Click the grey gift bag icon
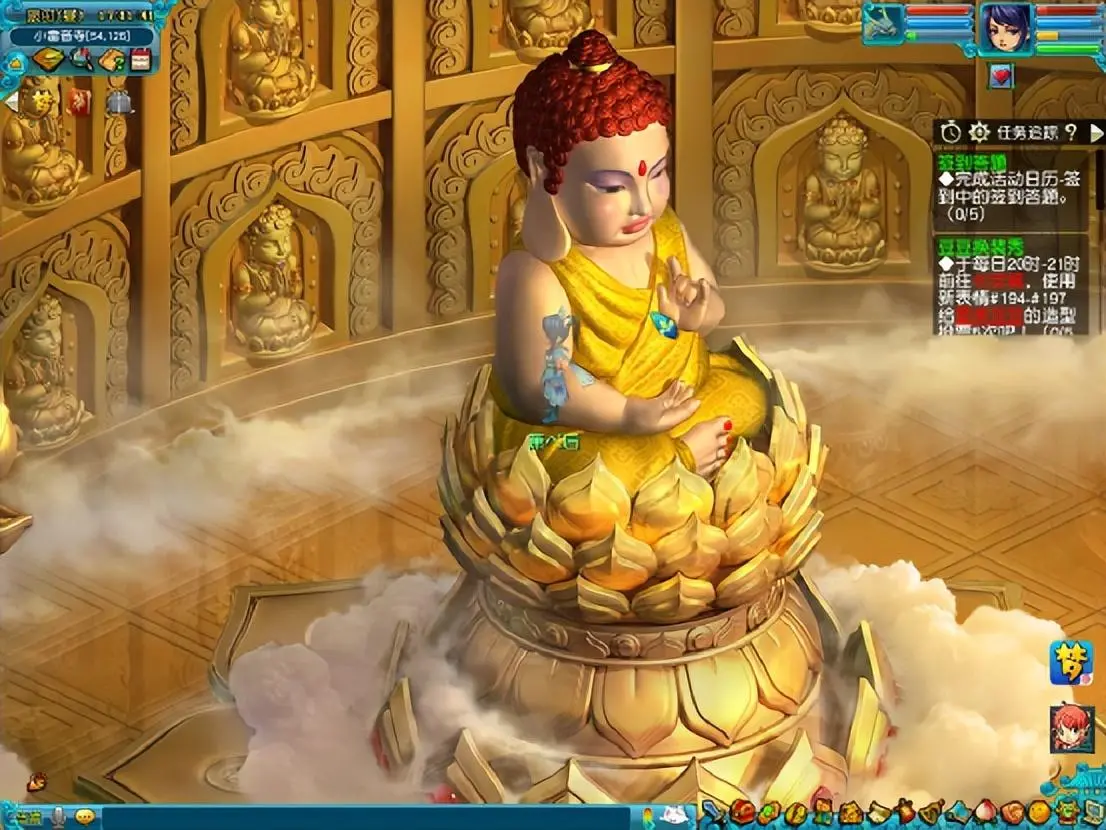Image resolution: width=1106 pixels, height=830 pixels. [119, 102]
